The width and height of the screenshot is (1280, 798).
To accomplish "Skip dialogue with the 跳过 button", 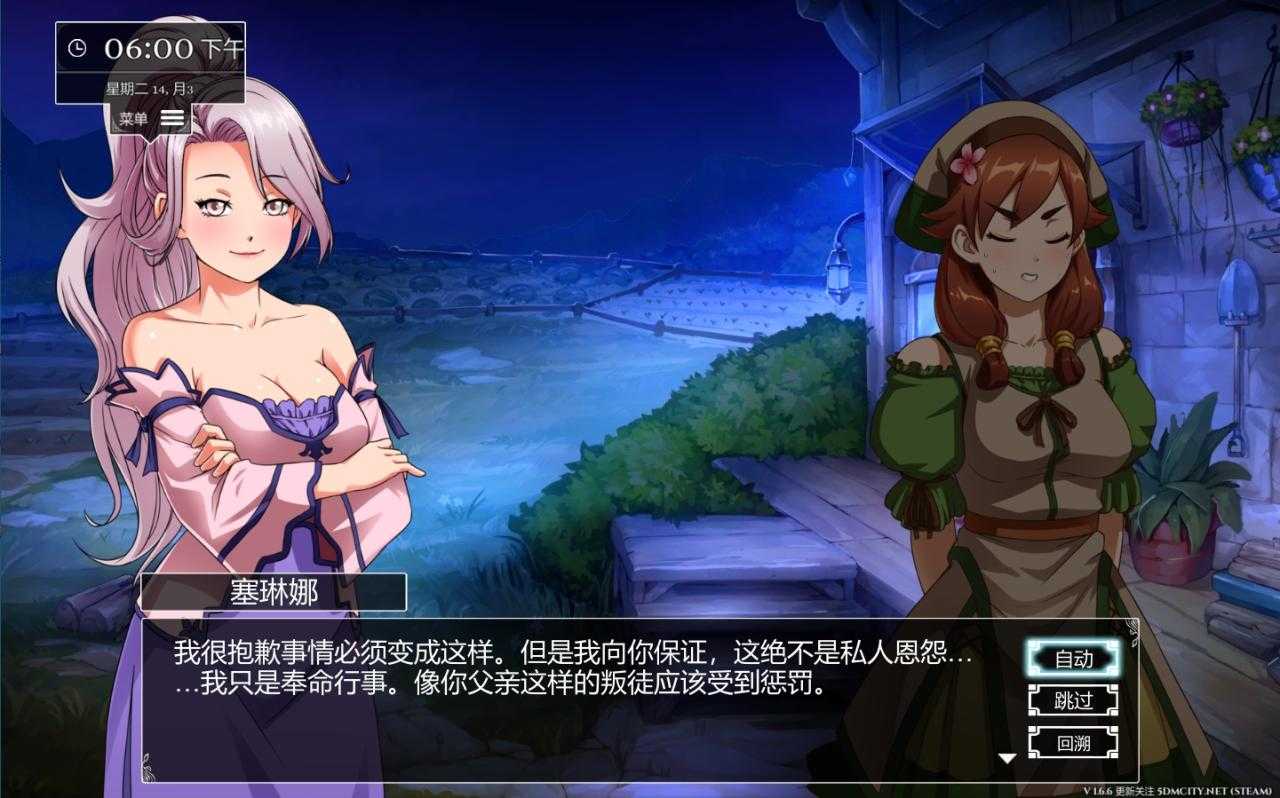I will coord(1073,701).
